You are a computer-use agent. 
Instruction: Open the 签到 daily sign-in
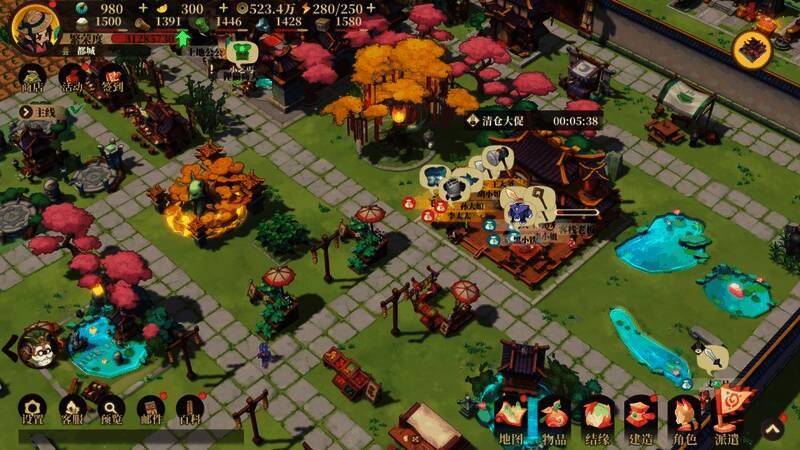coord(112,80)
